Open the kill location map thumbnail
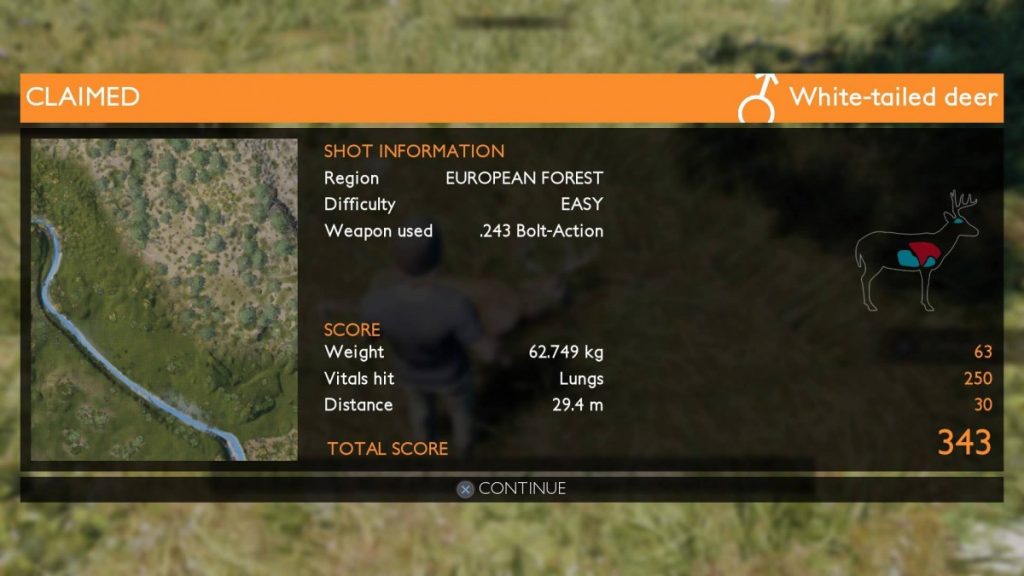 (x=164, y=299)
